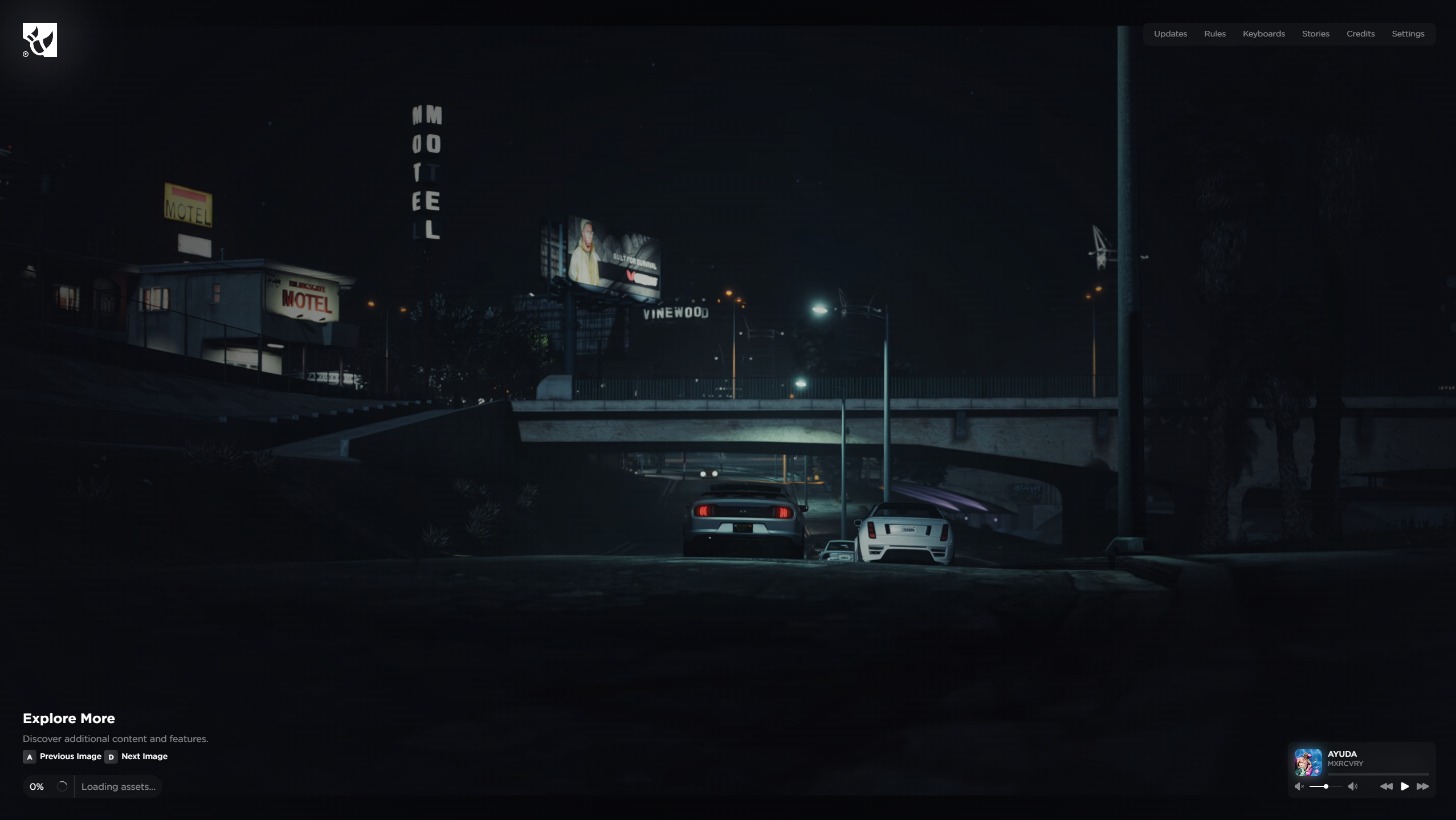
Task: Play the track AYUDA
Action: (1405, 786)
